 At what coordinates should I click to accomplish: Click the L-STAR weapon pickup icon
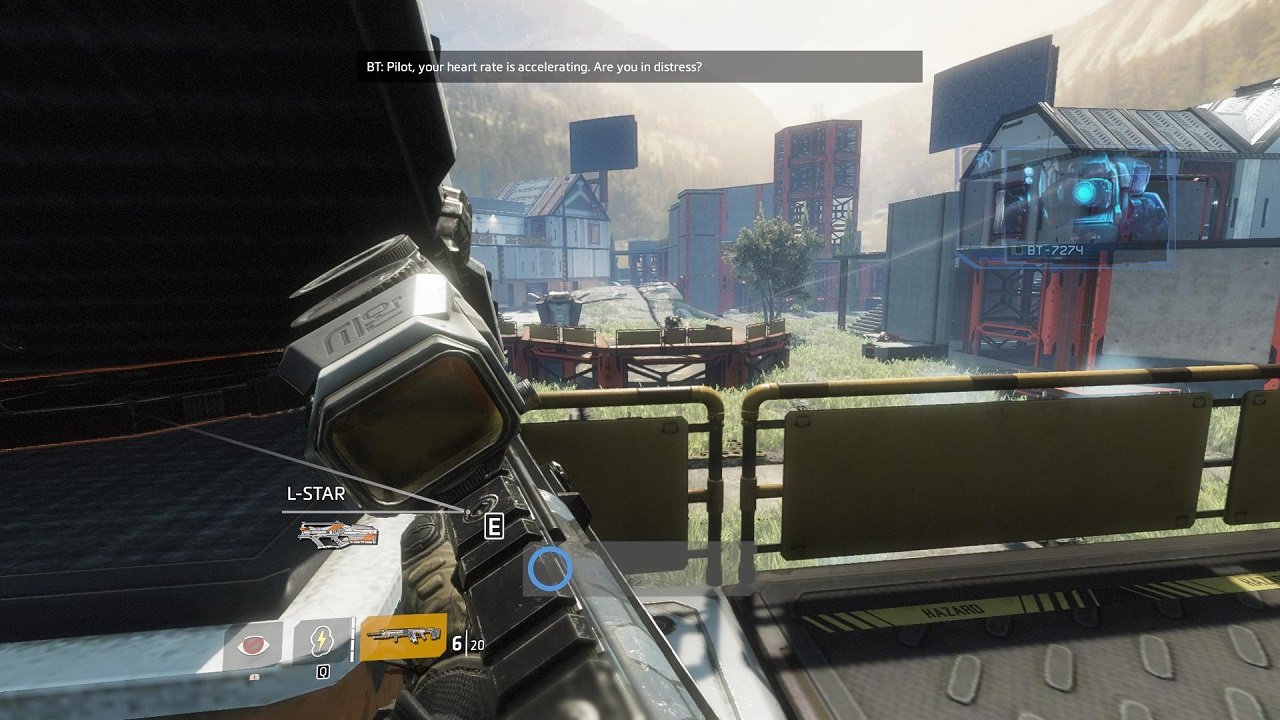(x=338, y=534)
